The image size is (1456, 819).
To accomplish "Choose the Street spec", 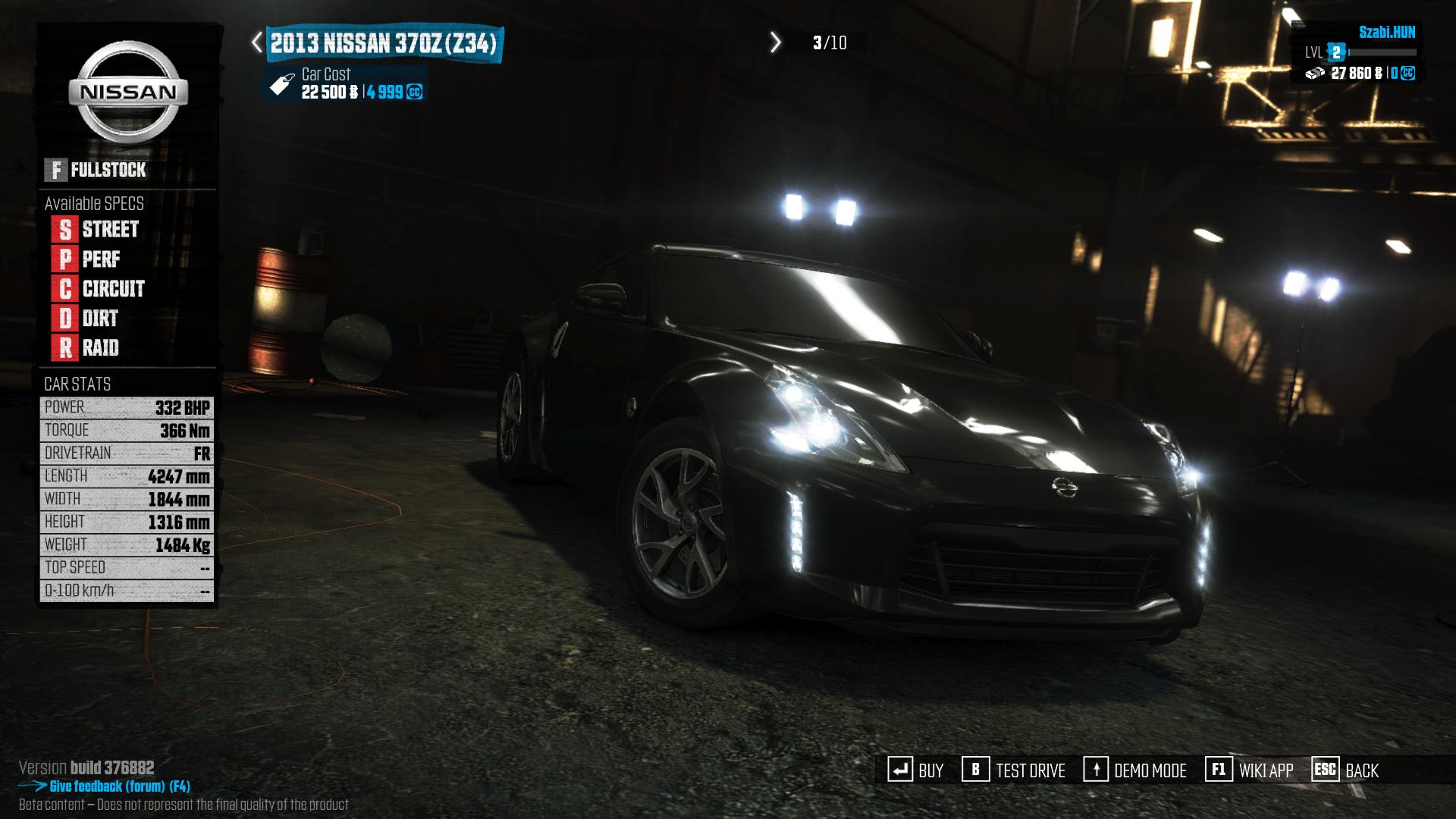I will pyautogui.click(x=96, y=229).
